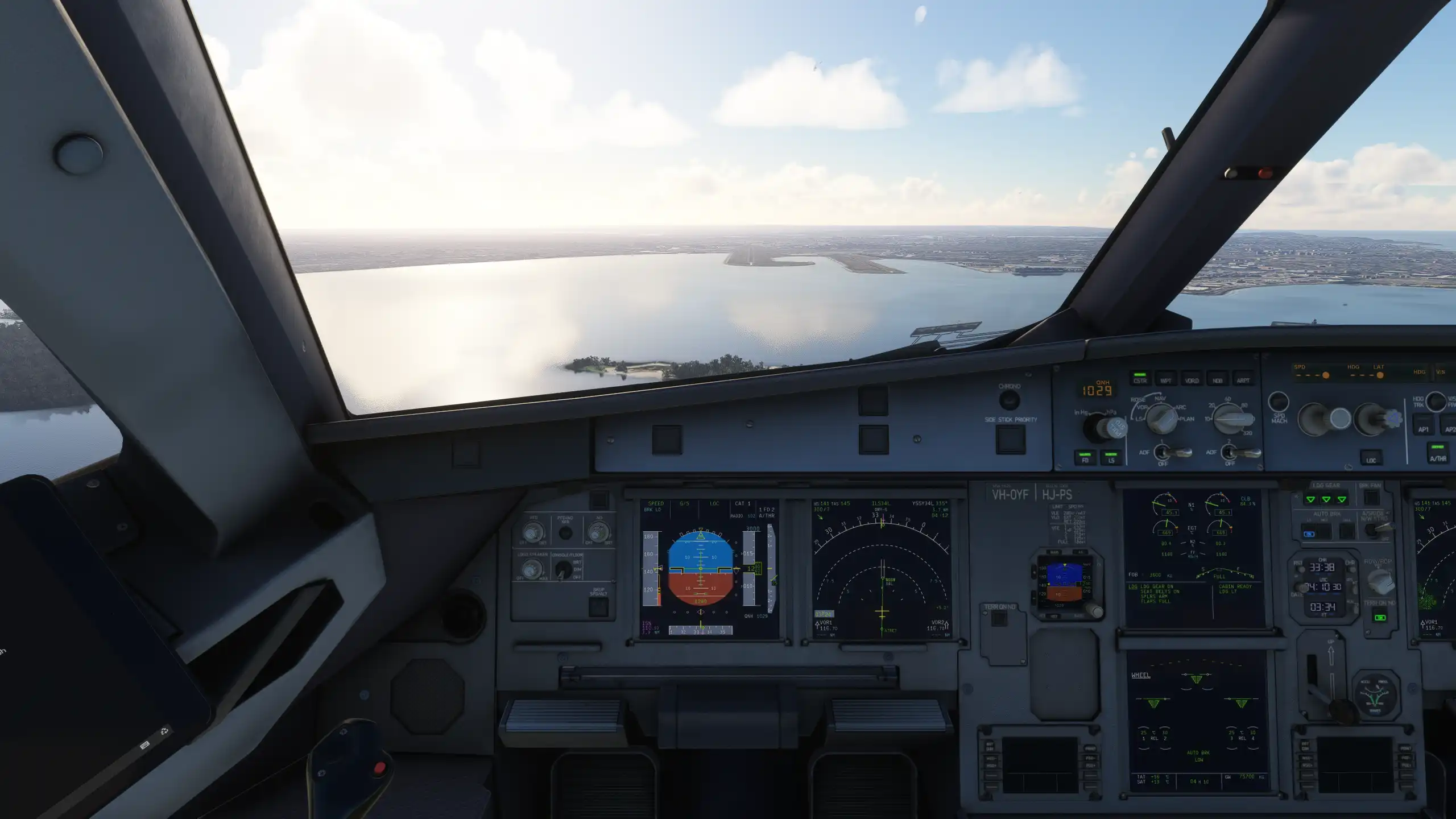Arm the LOC button
Screen dimensions: 1456x819
[1371, 458]
